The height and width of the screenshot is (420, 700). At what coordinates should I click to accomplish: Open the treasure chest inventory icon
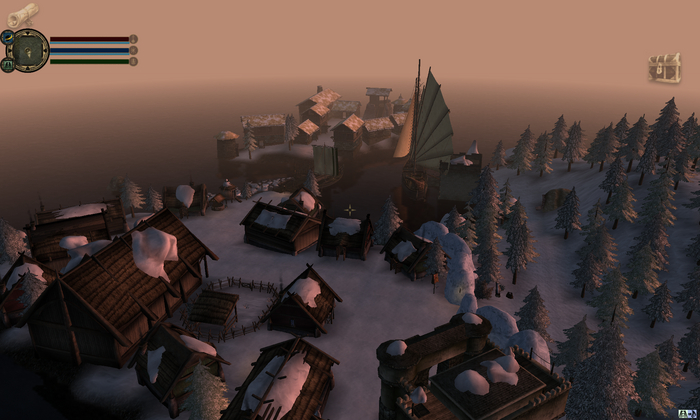pyautogui.click(x=663, y=68)
